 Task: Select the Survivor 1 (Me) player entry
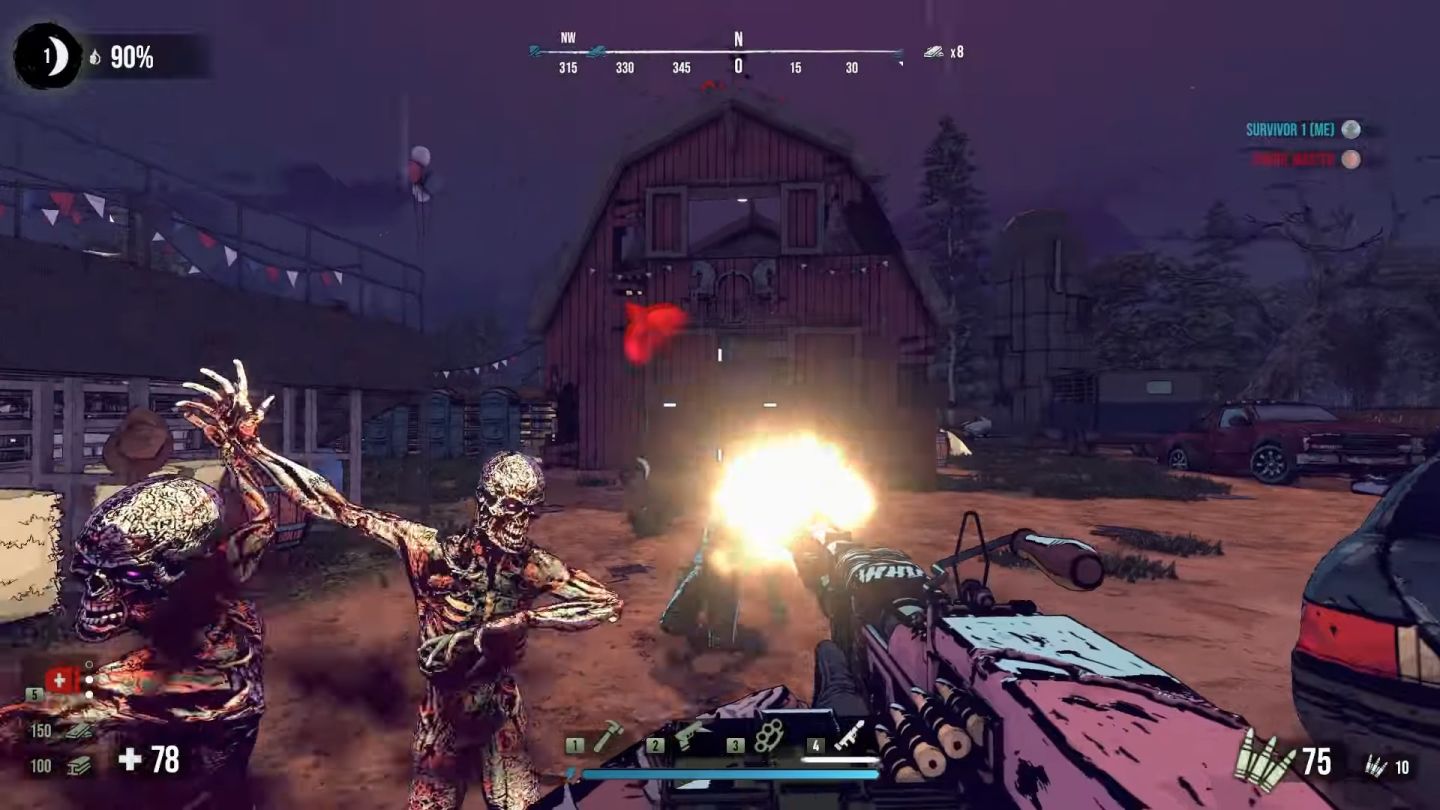[1302, 130]
